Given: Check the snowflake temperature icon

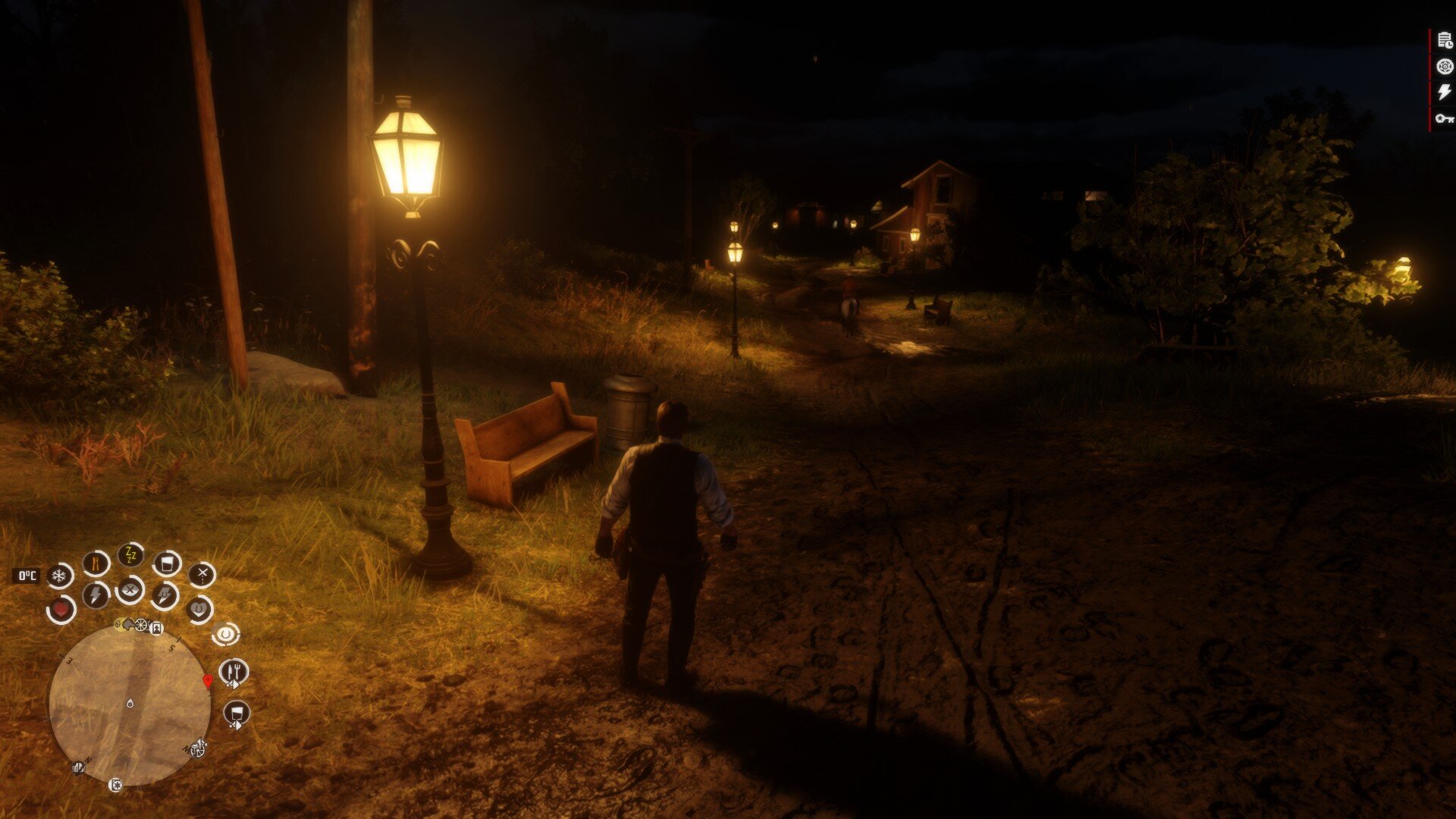Looking at the screenshot, I should coord(58,576).
